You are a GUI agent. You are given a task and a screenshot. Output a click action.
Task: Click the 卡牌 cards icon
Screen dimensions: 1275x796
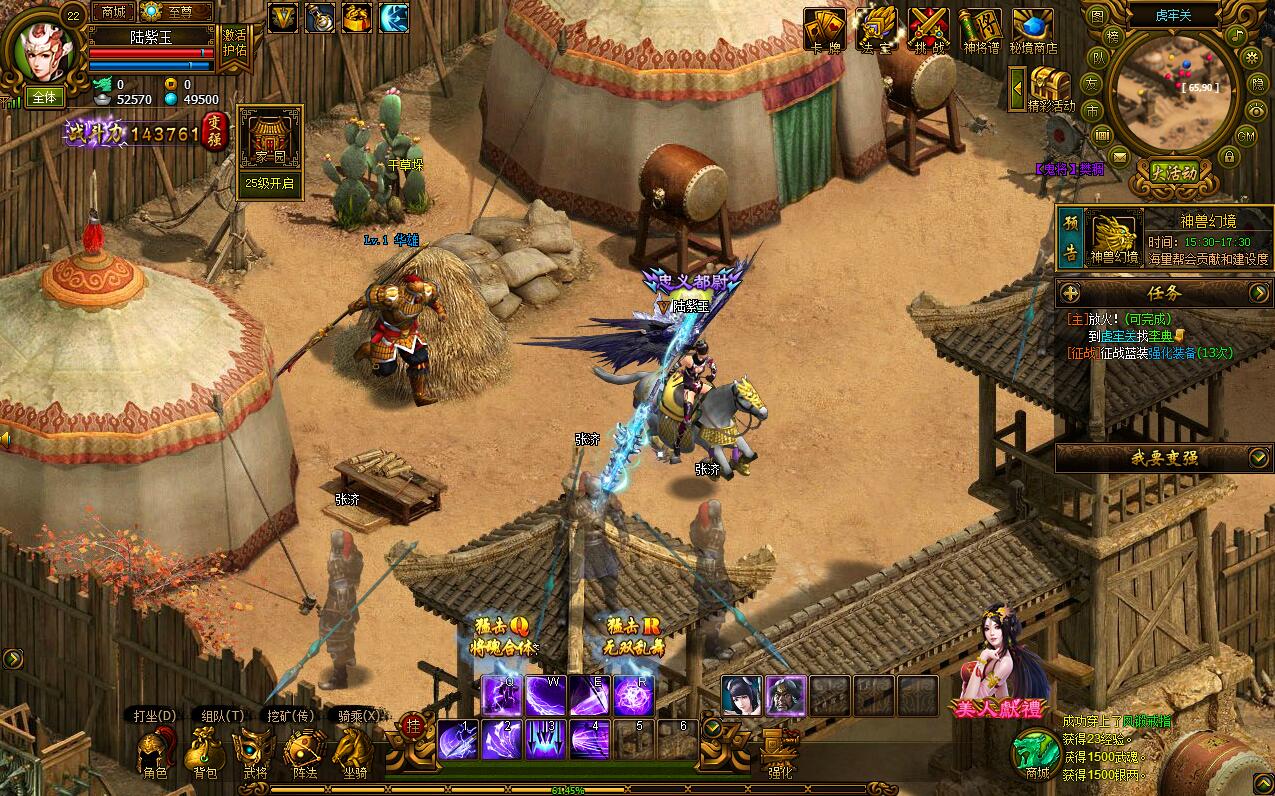tap(824, 29)
